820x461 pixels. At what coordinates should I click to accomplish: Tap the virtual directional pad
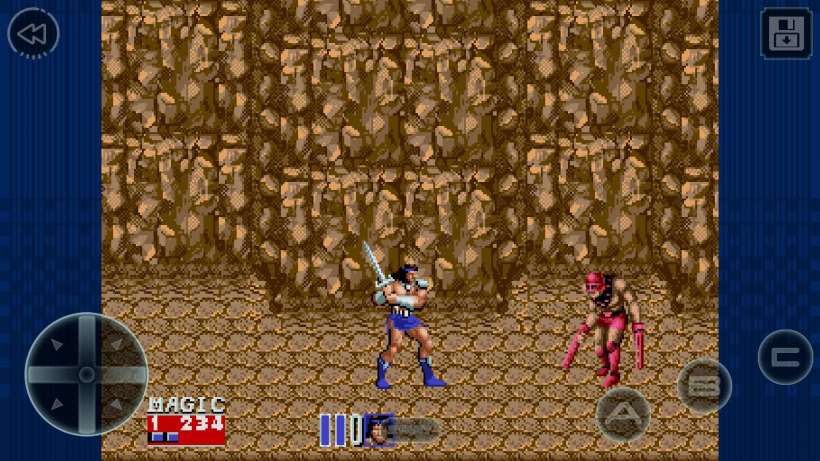tap(86, 374)
